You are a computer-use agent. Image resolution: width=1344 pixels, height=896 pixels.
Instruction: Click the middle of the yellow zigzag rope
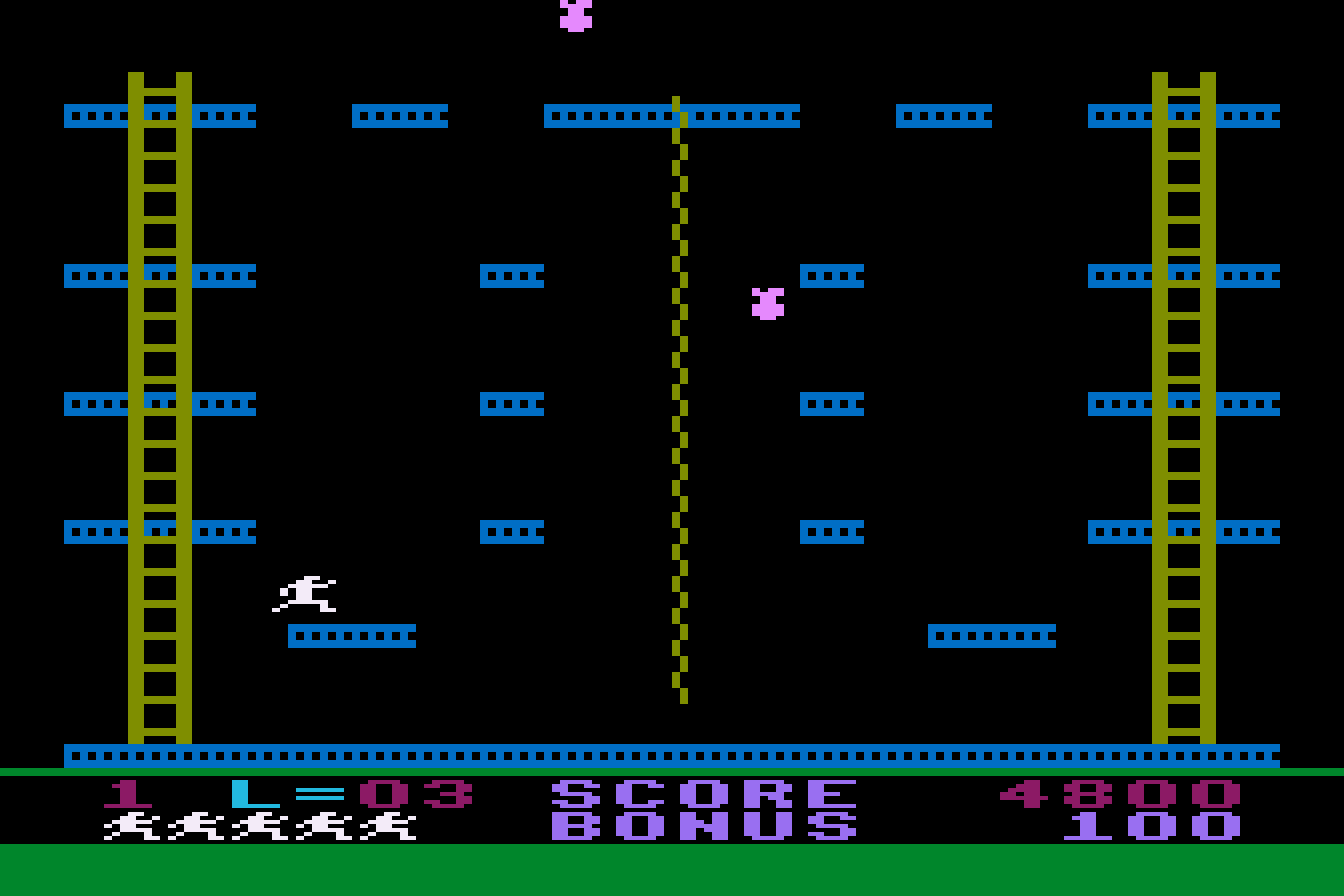click(x=678, y=400)
